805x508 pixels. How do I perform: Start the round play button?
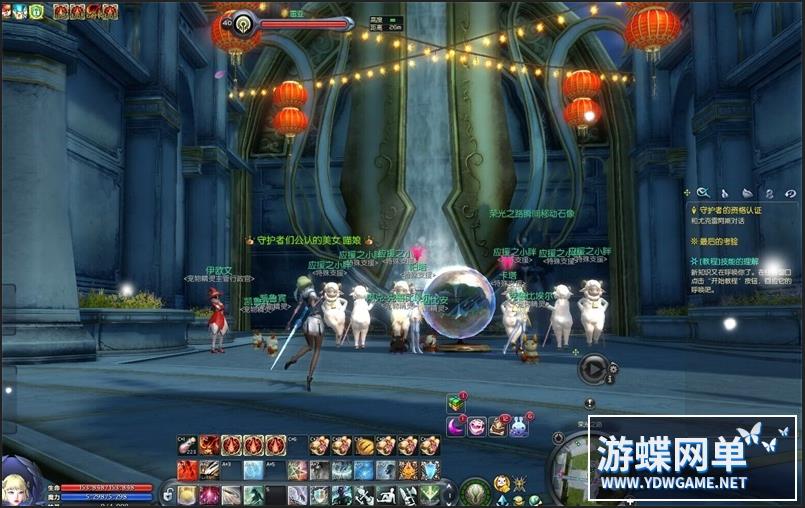pos(593,369)
